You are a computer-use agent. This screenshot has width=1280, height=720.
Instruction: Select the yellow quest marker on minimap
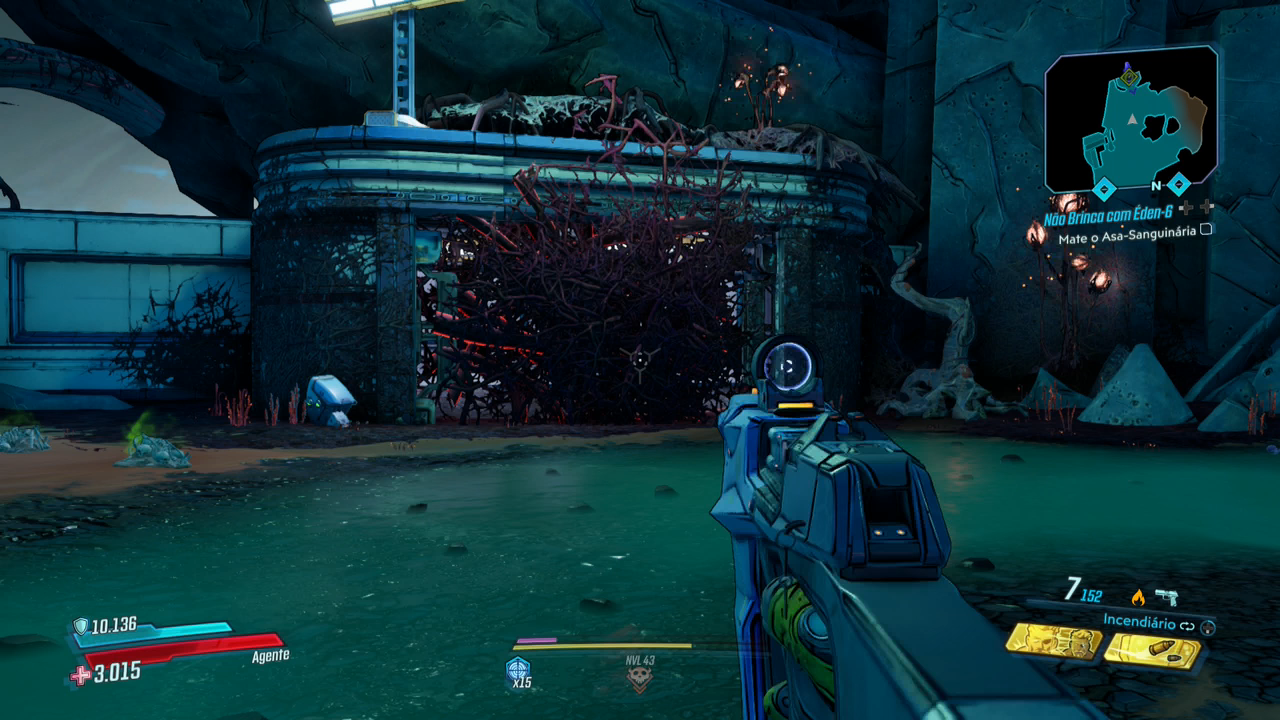[x=1129, y=77]
